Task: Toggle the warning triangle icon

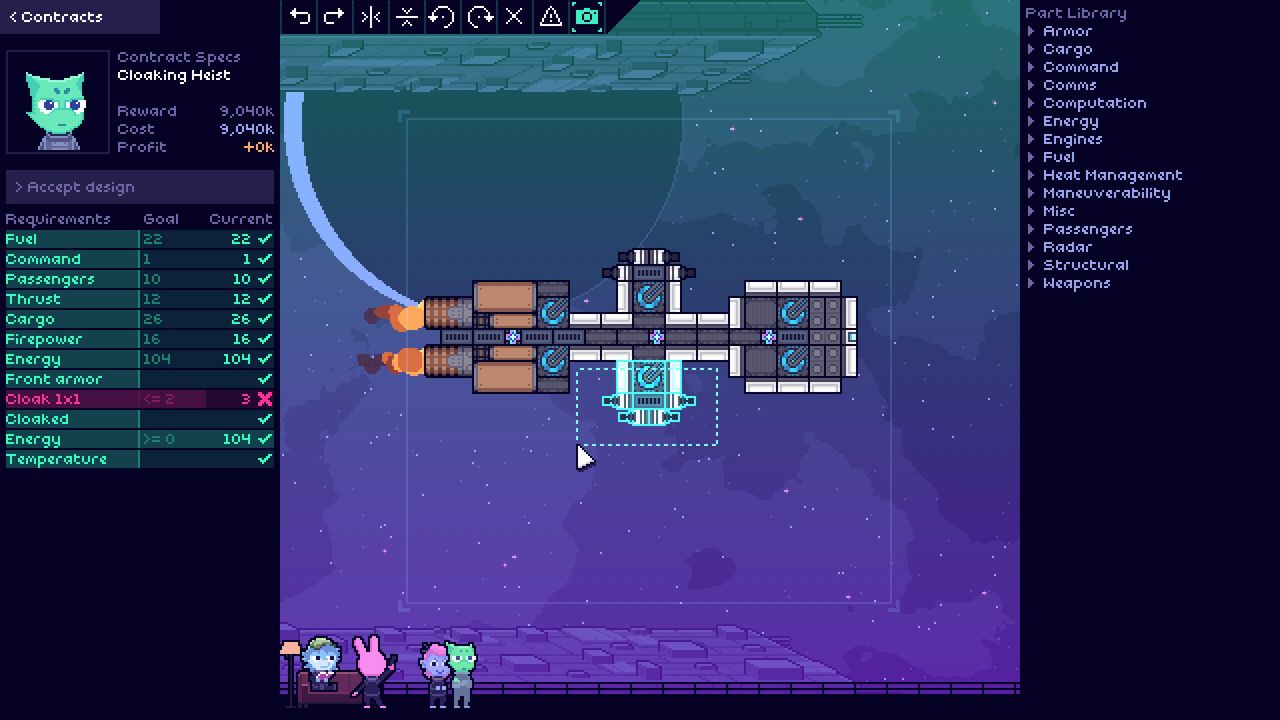Action: [x=550, y=16]
